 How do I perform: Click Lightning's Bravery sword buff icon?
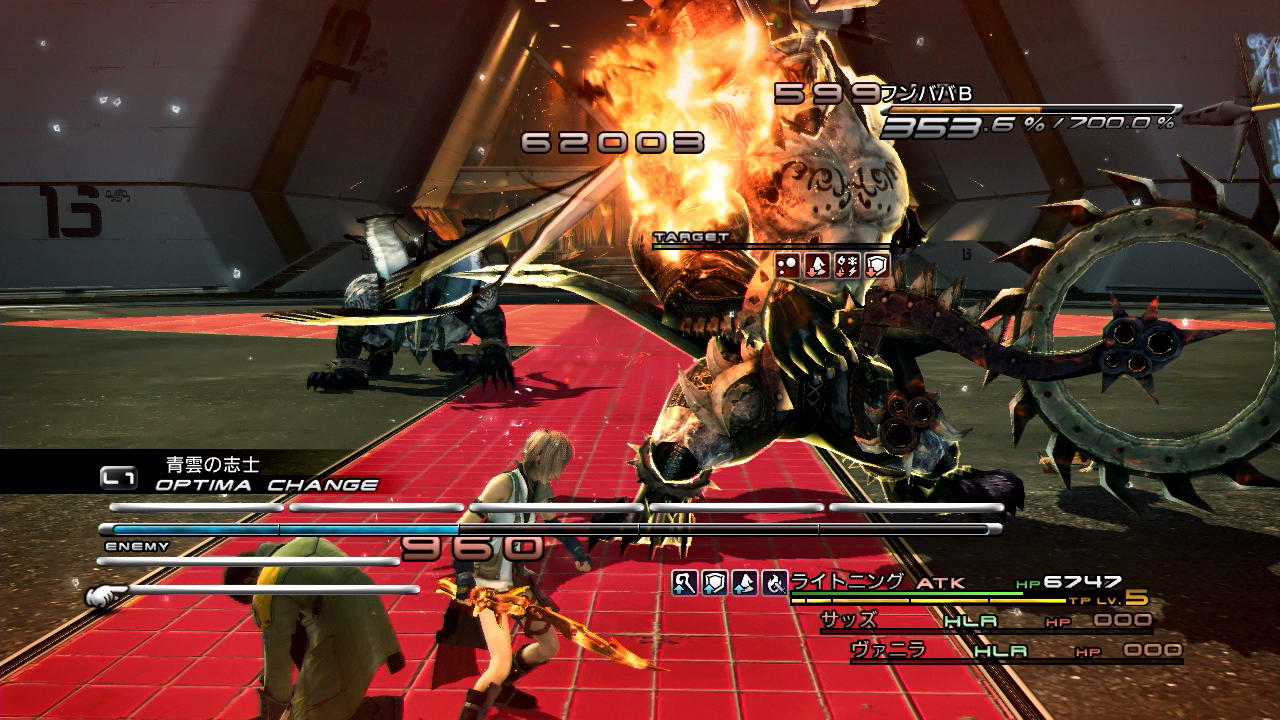click(x=684, y=582)
